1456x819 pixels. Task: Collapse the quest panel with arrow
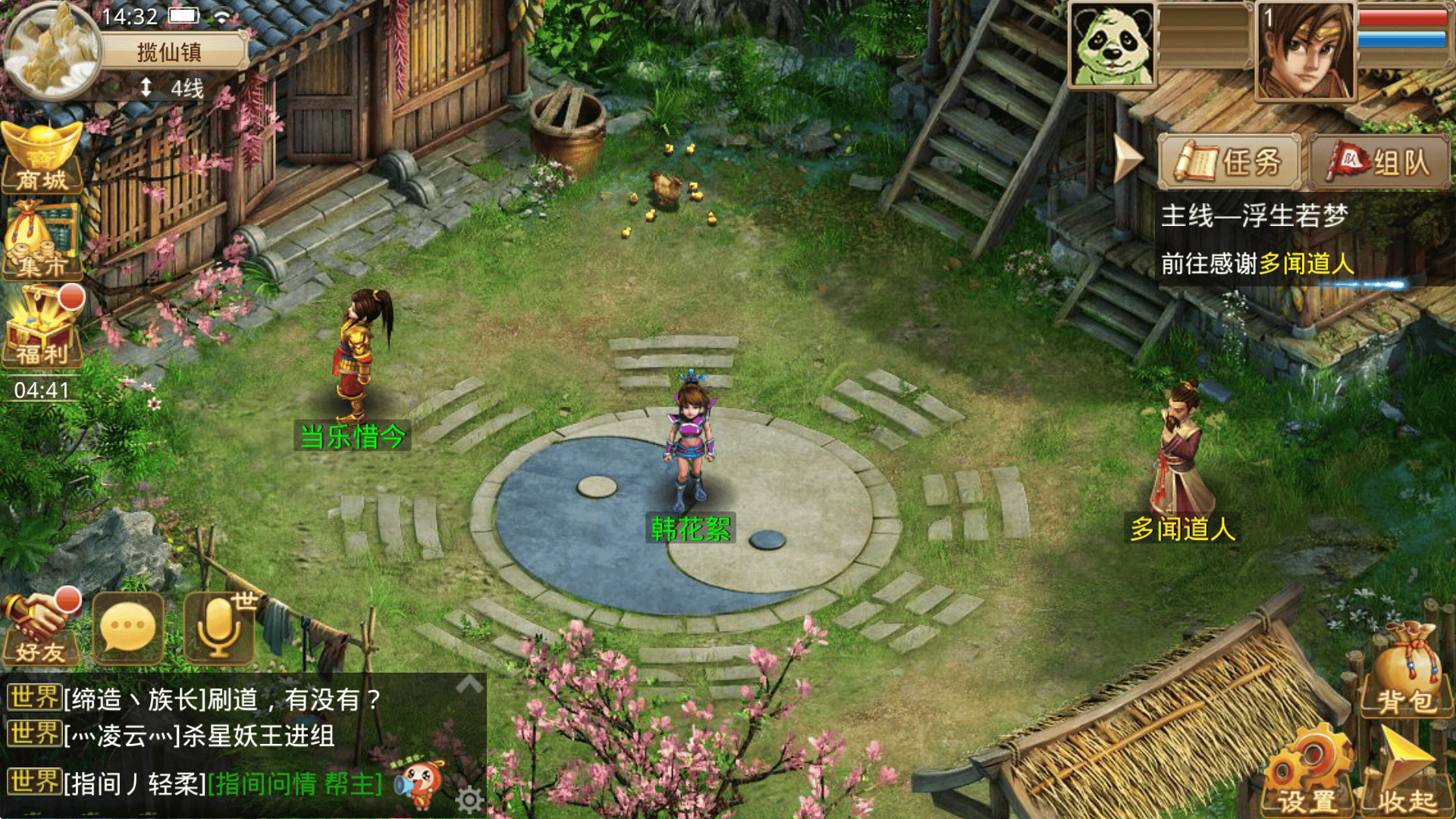(1128, 159)
